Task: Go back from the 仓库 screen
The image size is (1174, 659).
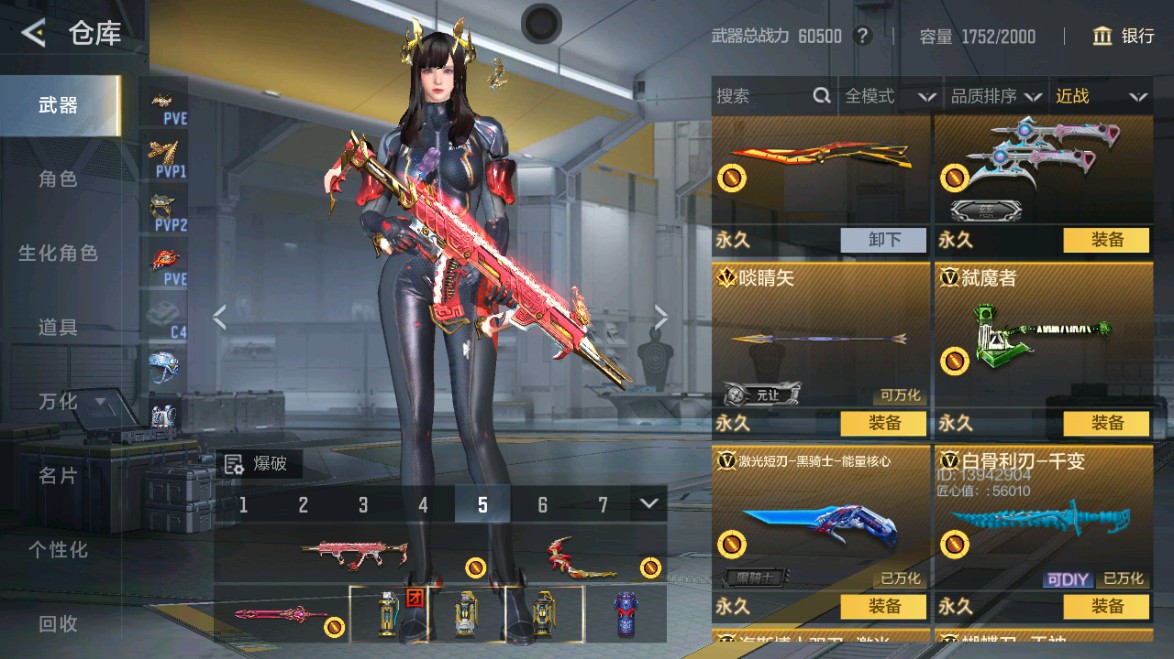Action: click(33, 34)
